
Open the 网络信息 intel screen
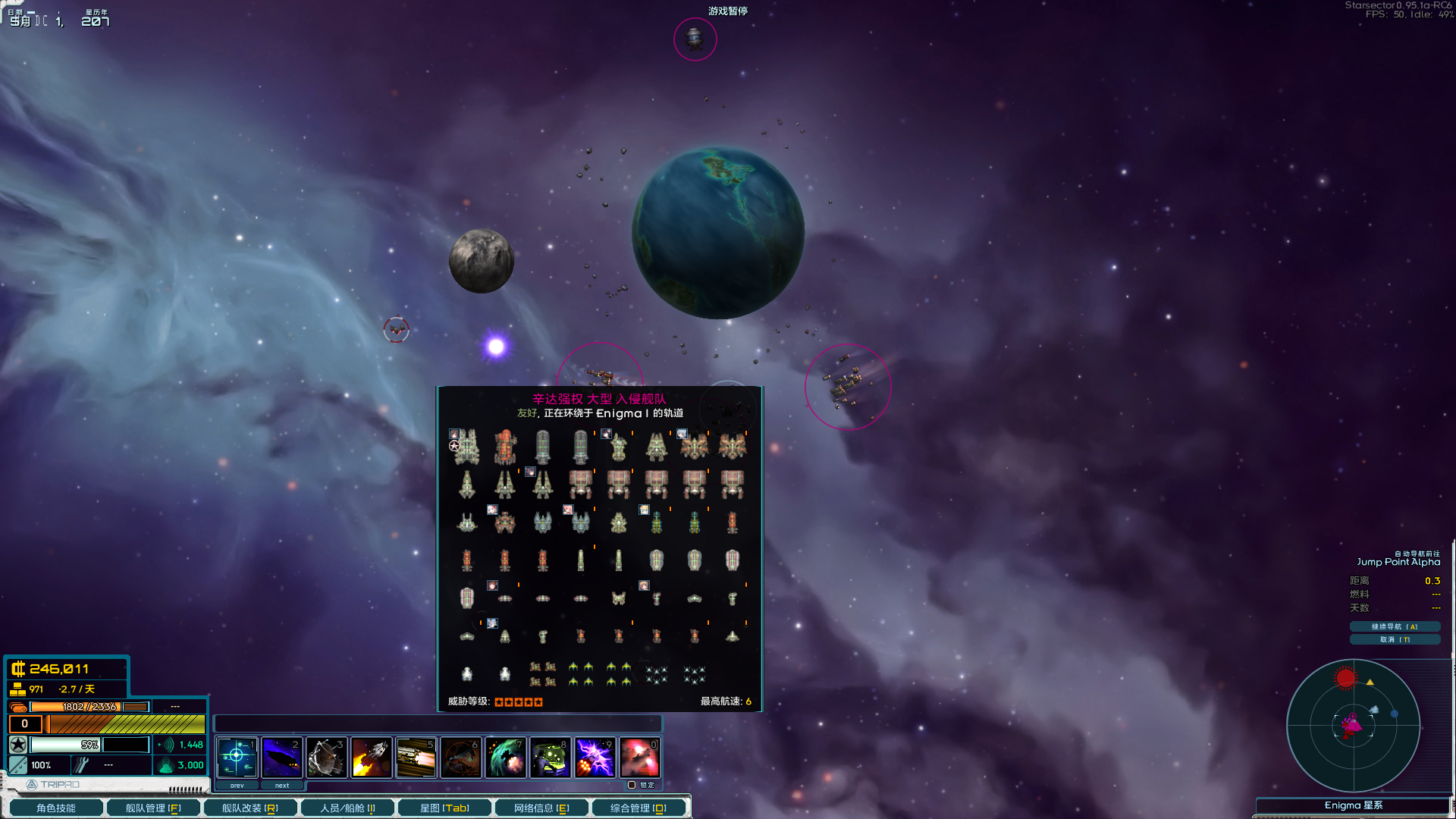pos(541,808)
